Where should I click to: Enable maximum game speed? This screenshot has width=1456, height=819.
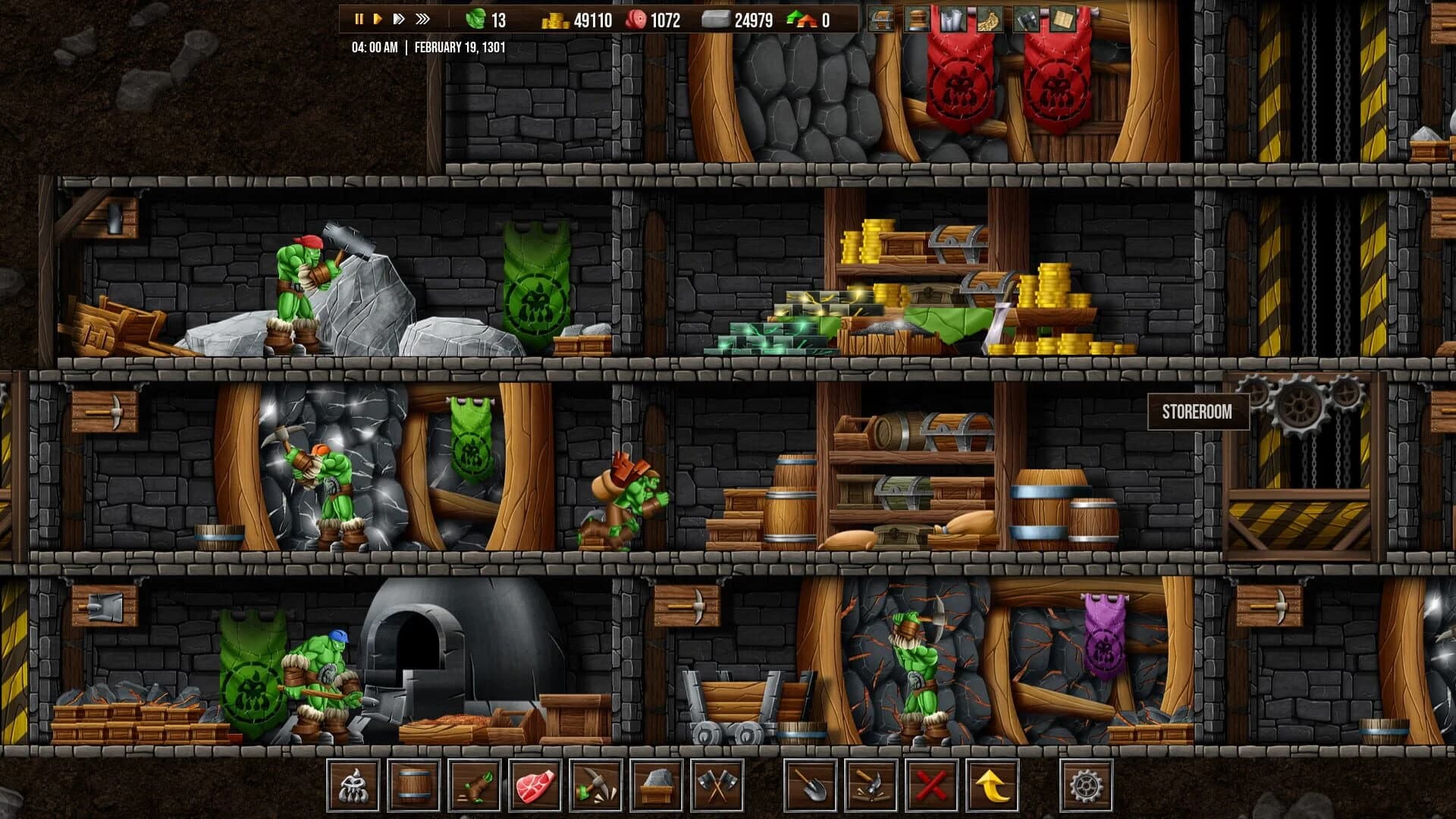tap(422, 17)
